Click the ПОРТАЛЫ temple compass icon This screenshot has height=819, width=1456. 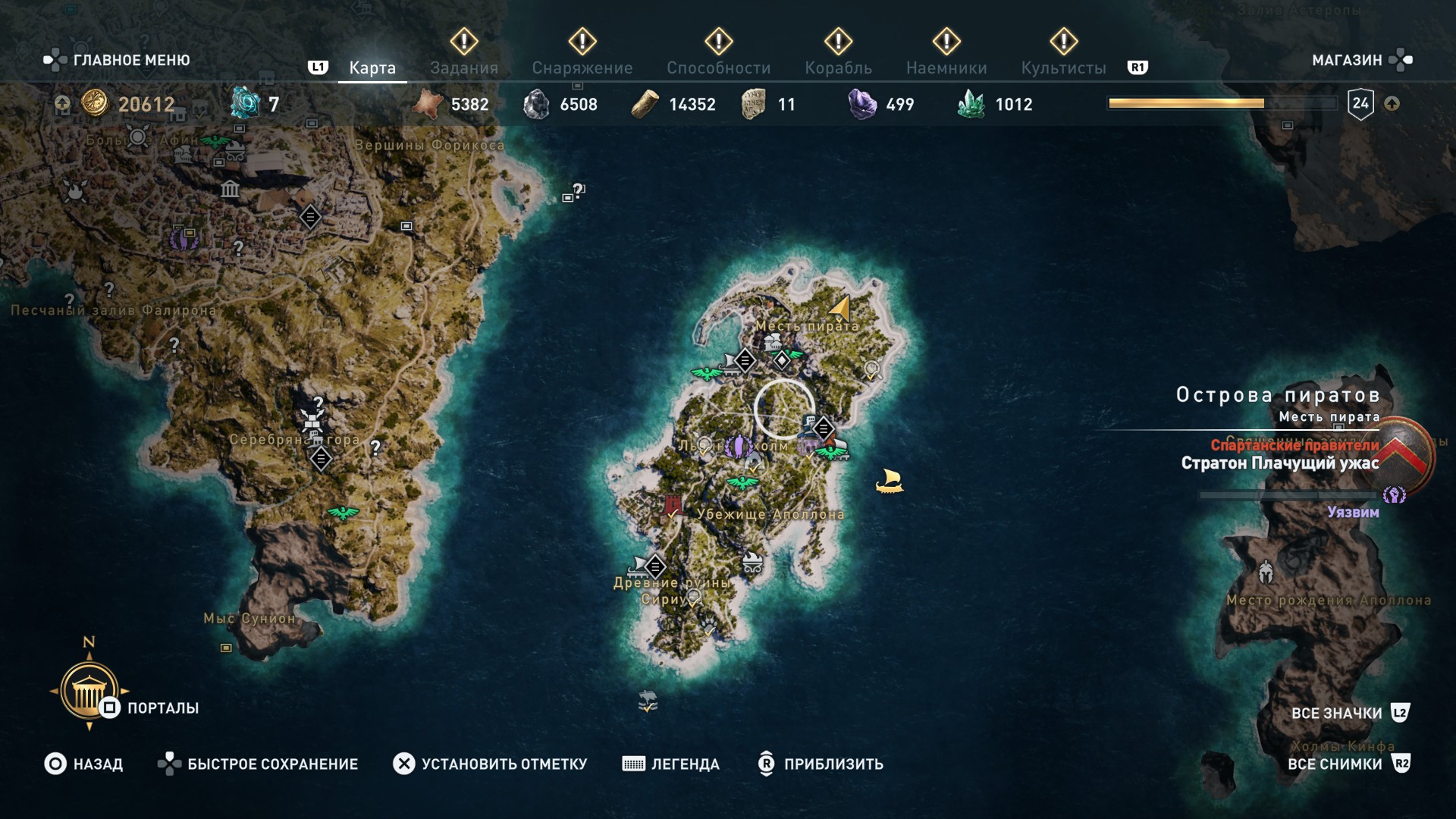(x=89, y=689)
